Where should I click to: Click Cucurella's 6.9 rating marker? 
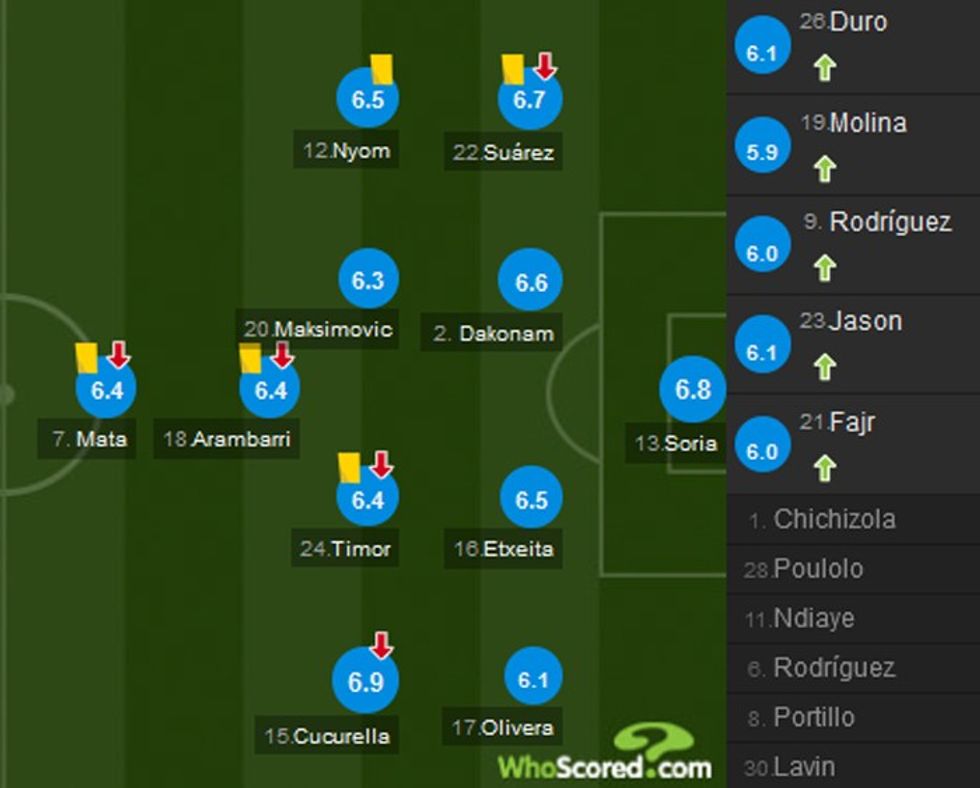366,681
